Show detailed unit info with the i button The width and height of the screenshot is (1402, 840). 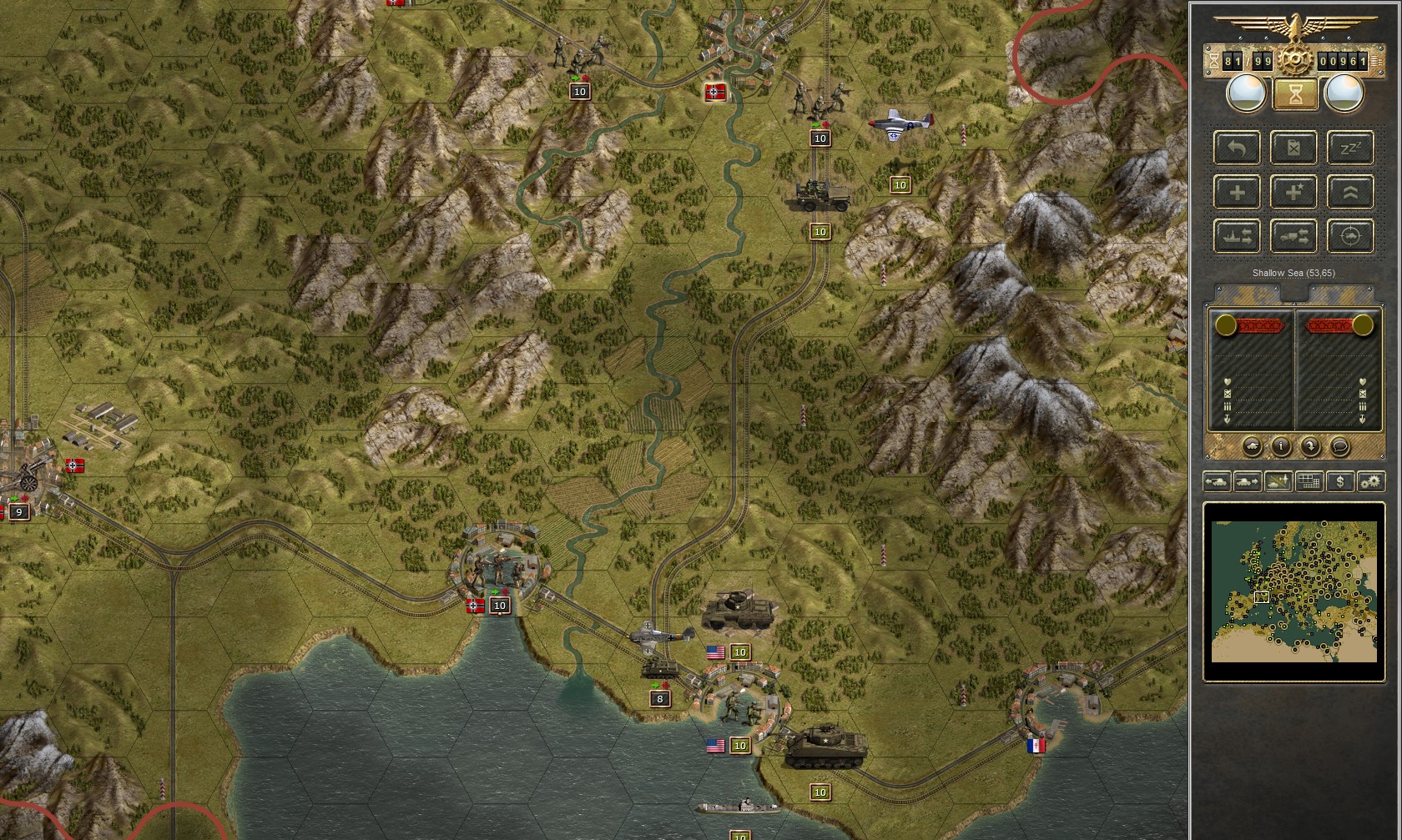pos(1281,447)
